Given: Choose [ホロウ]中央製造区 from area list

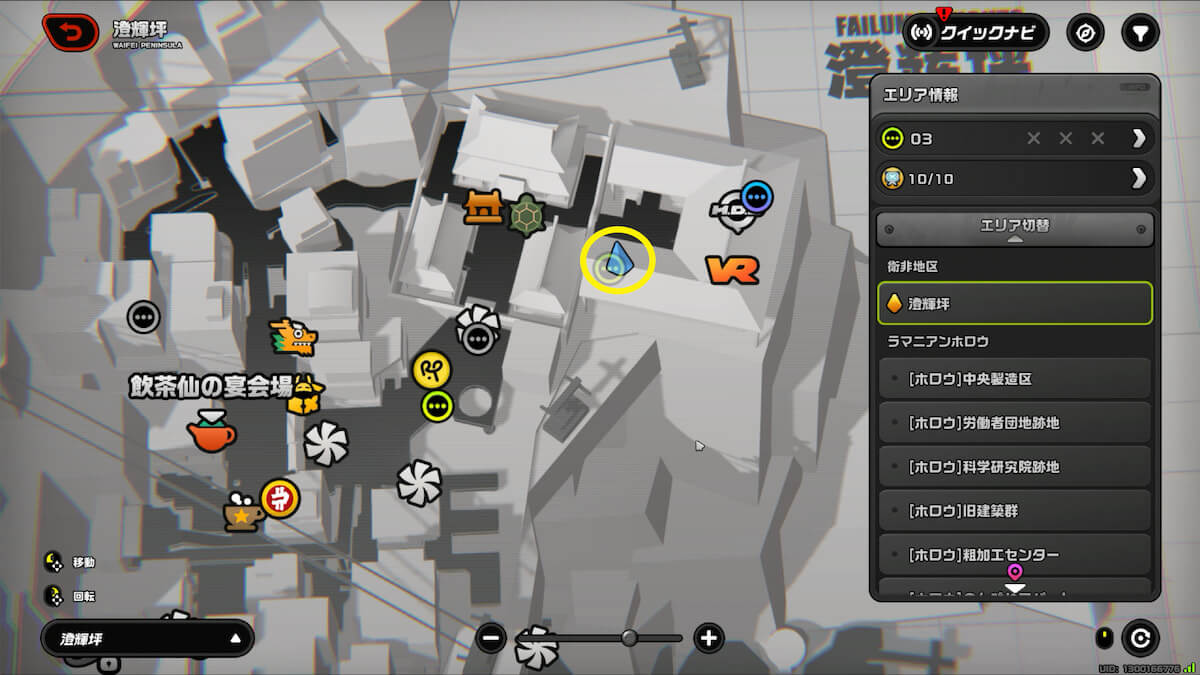Looking at the screenshot, I should 1015,380.
